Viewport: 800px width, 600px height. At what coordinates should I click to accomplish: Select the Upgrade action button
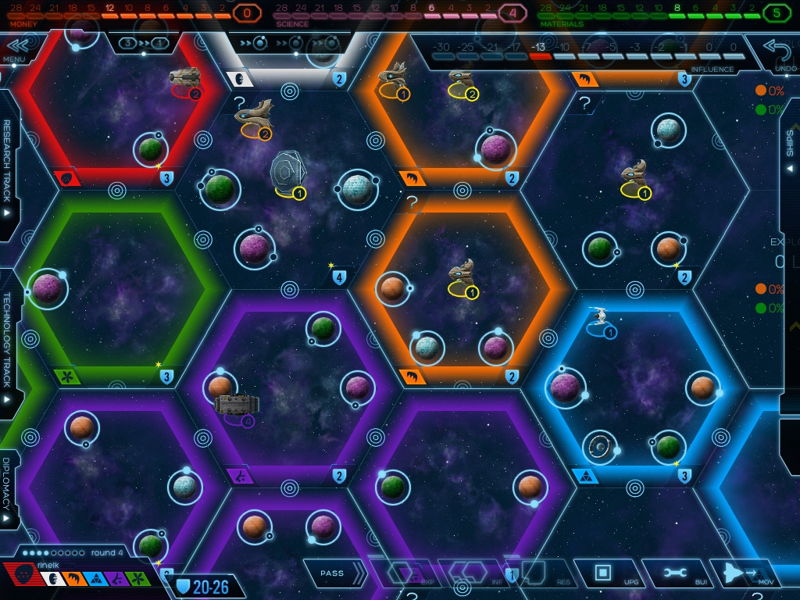pos(603,574)
